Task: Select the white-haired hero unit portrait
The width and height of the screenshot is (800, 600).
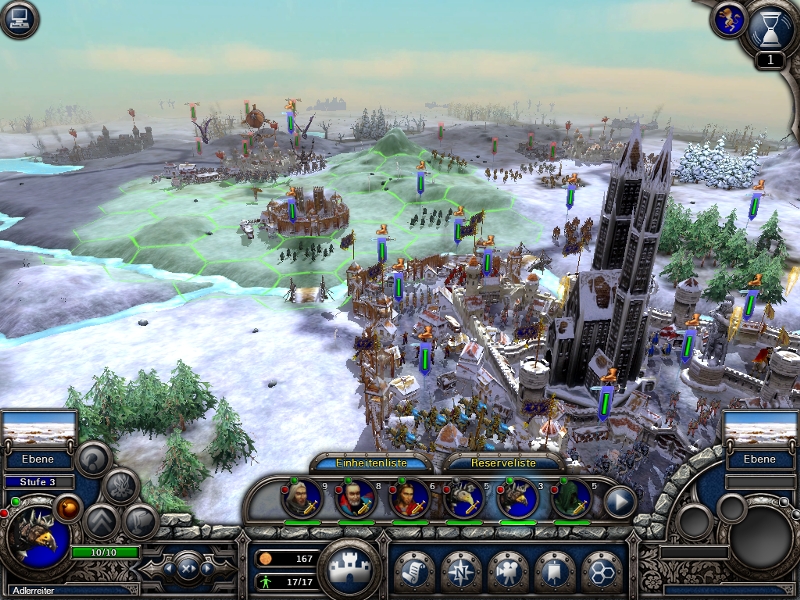Action: [x=301, y=497]
